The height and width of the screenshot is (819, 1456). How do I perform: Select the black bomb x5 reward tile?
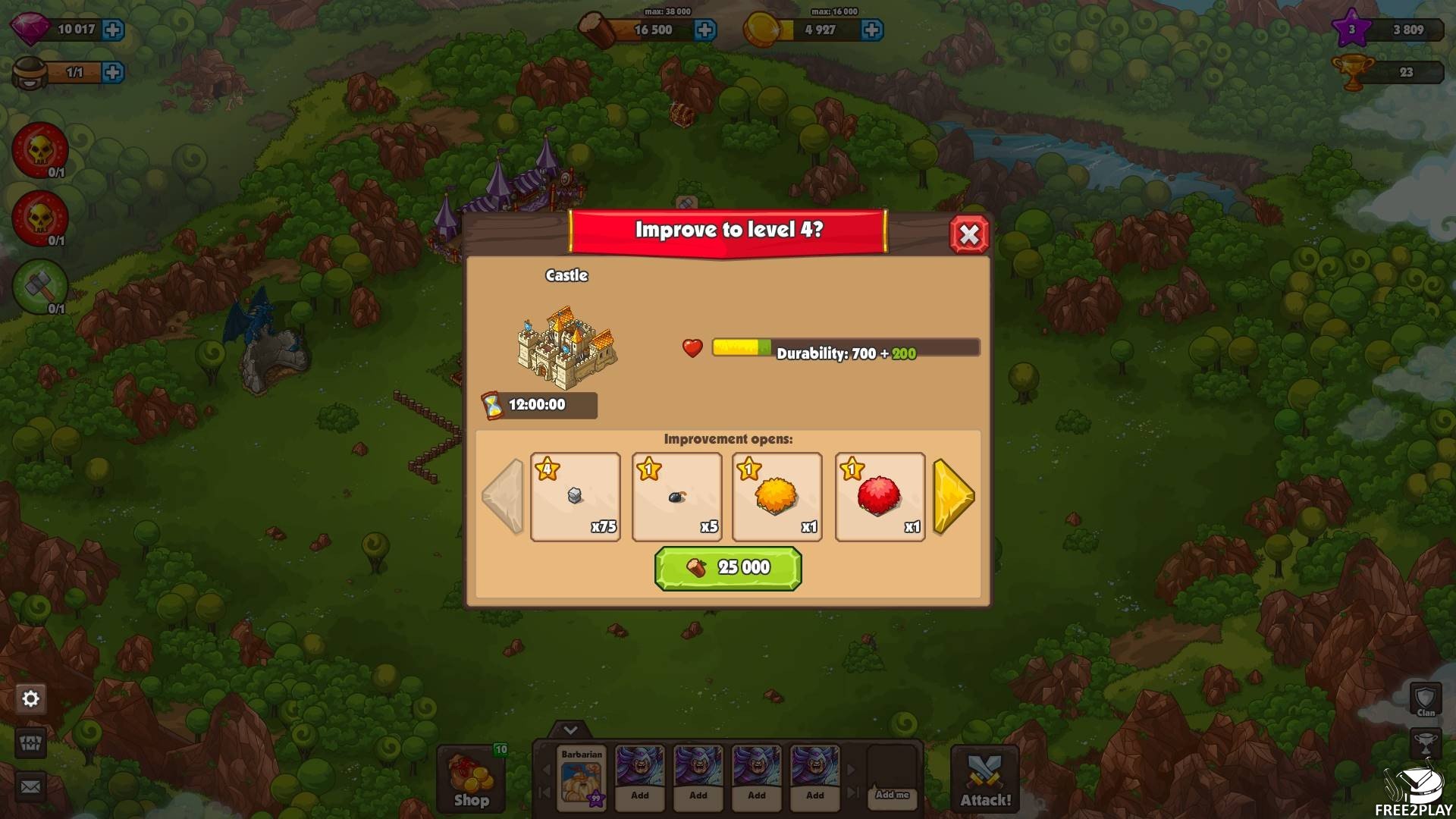pos(676,497)
